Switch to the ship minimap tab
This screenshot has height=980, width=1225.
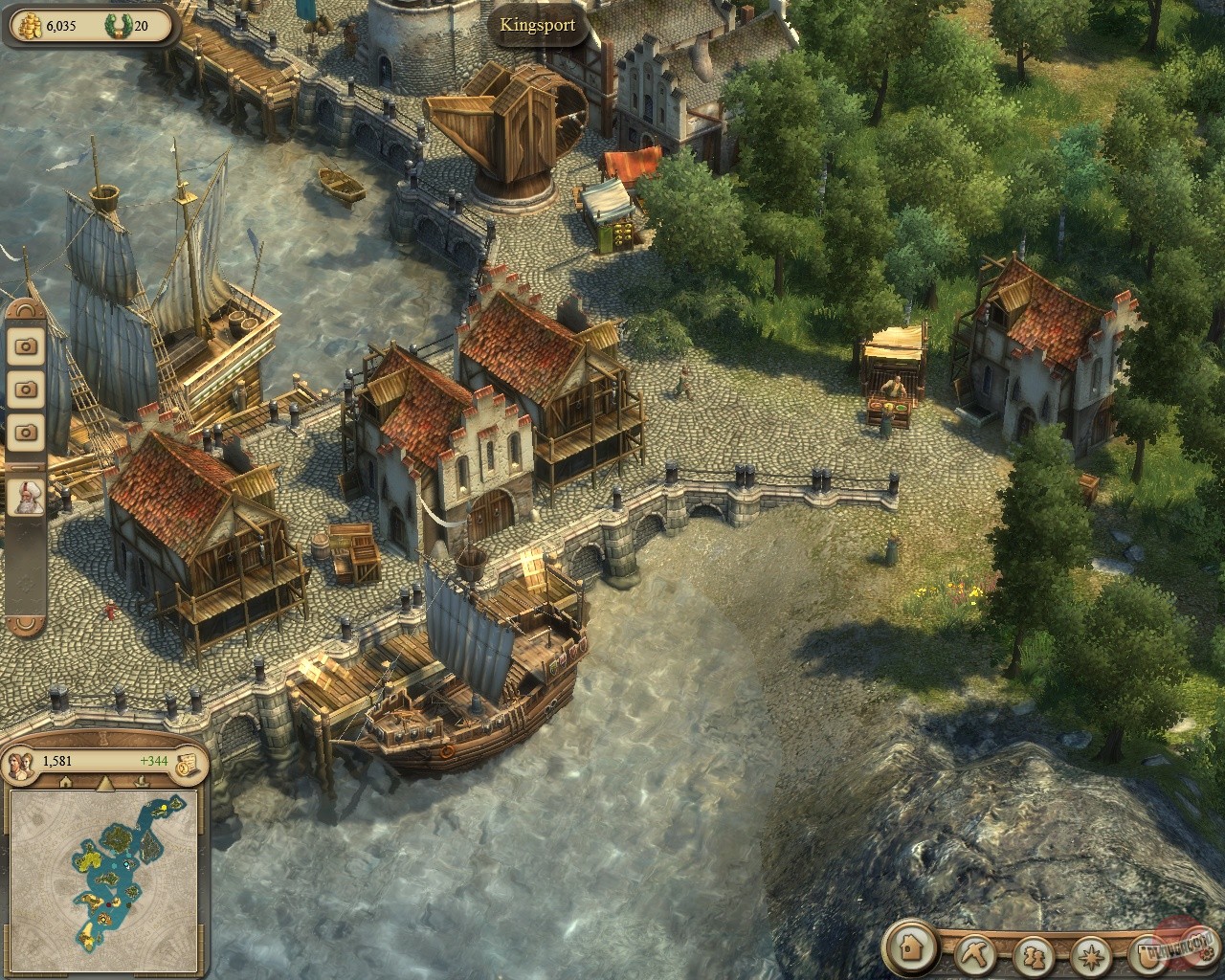click(142, 783)
